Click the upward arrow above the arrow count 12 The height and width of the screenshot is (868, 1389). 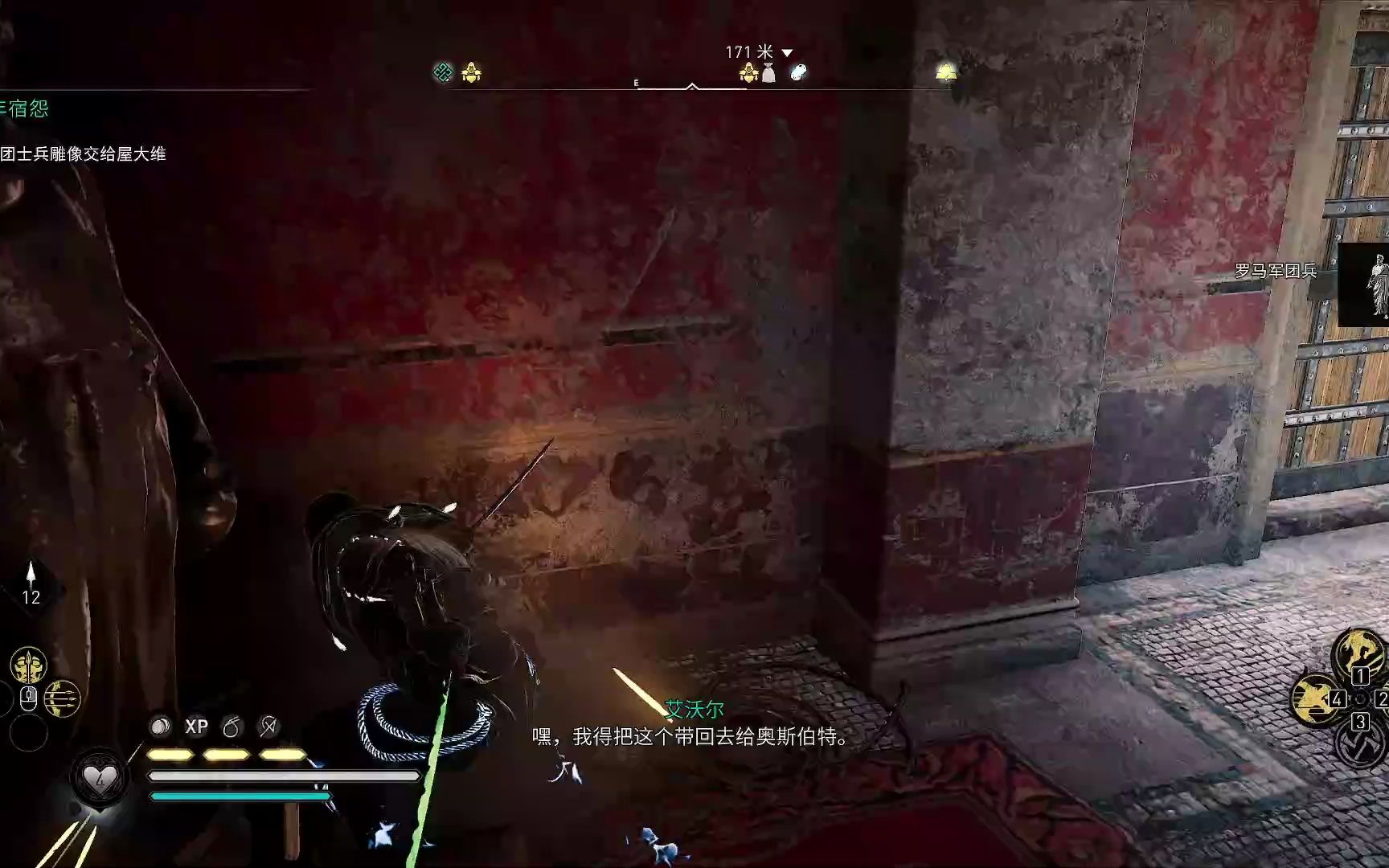click(32, 571)
